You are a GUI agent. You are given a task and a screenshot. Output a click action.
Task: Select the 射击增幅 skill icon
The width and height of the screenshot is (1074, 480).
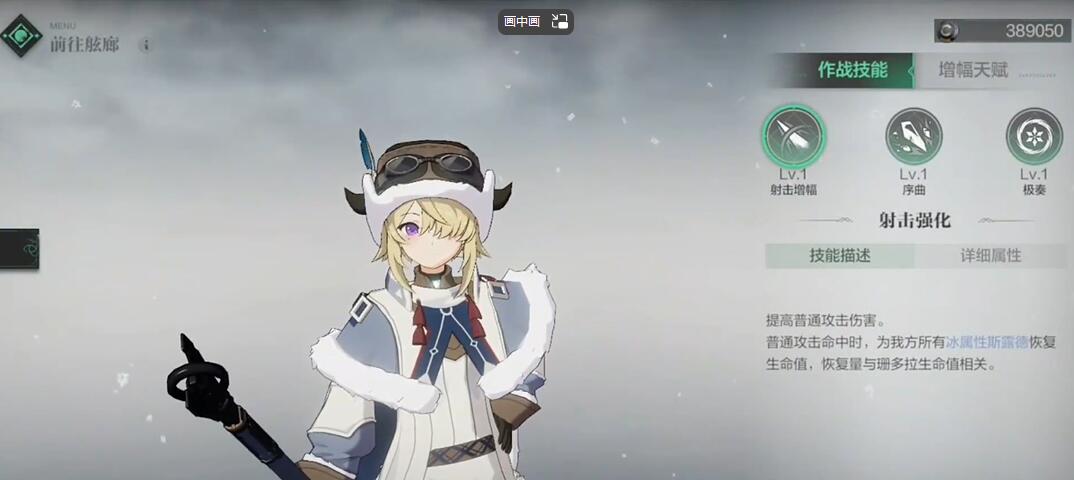pyautogui.click(x=794, y=136)
